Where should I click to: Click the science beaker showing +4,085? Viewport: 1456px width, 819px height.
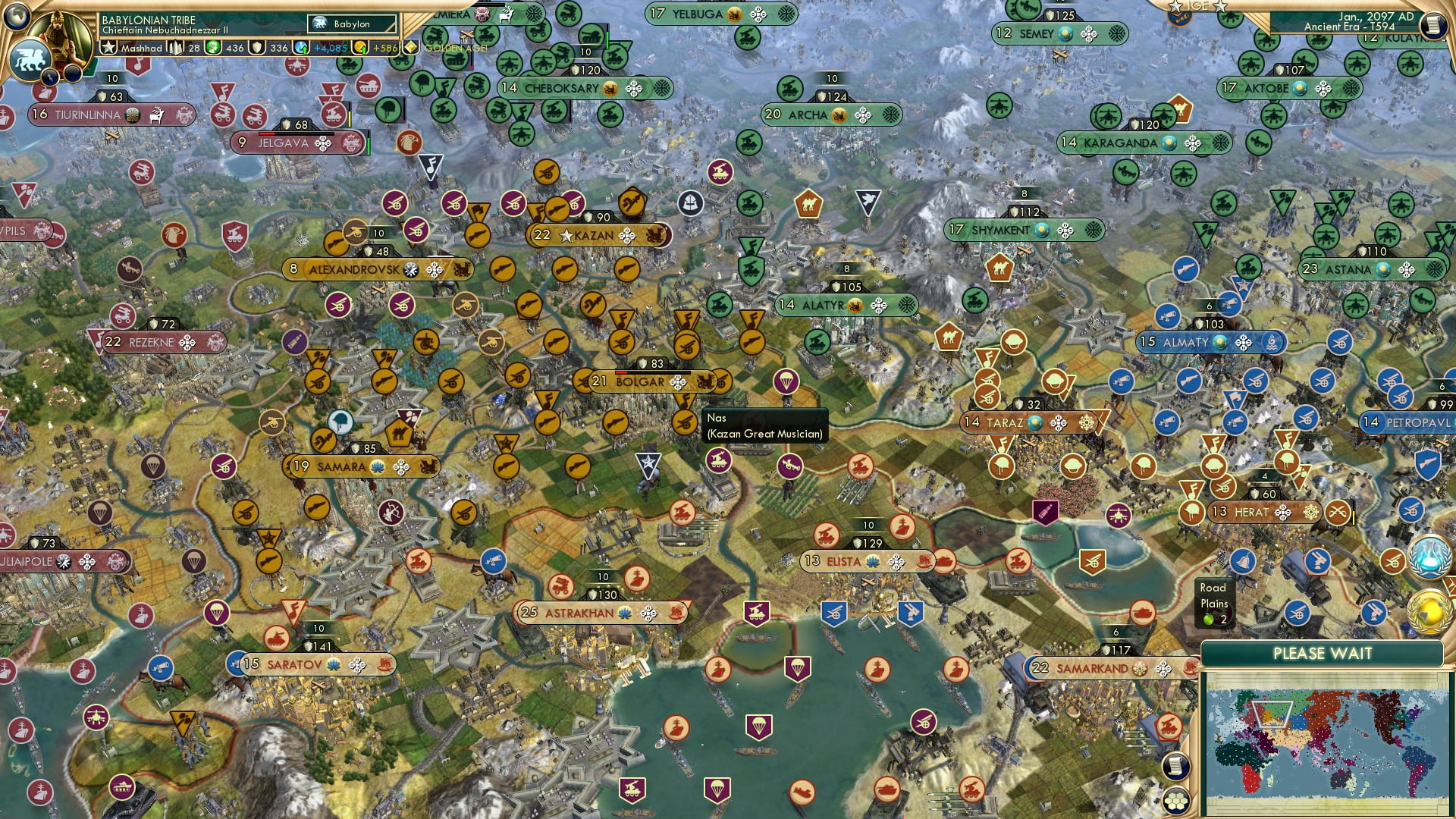point(300,47)
